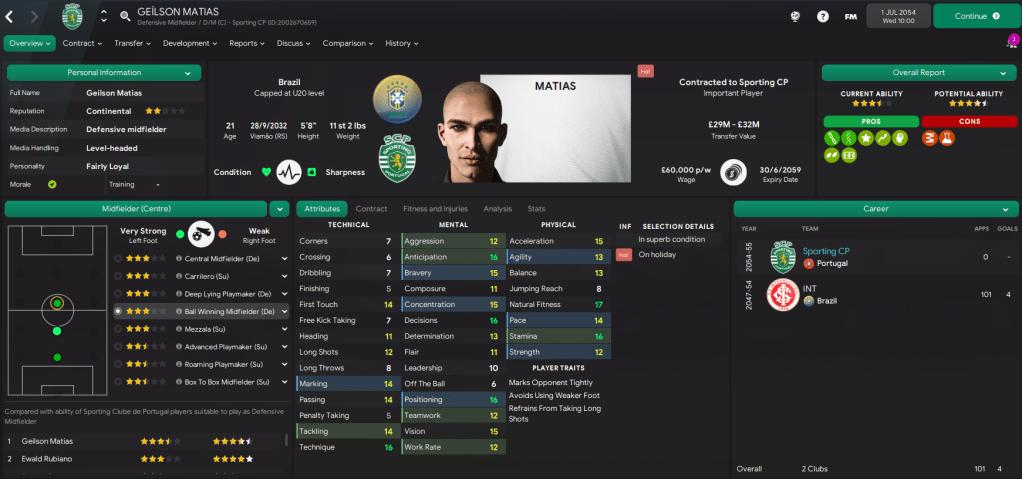1022x479 pixels.
Task: Open the Transfer menu
Action: click(132, 43)
